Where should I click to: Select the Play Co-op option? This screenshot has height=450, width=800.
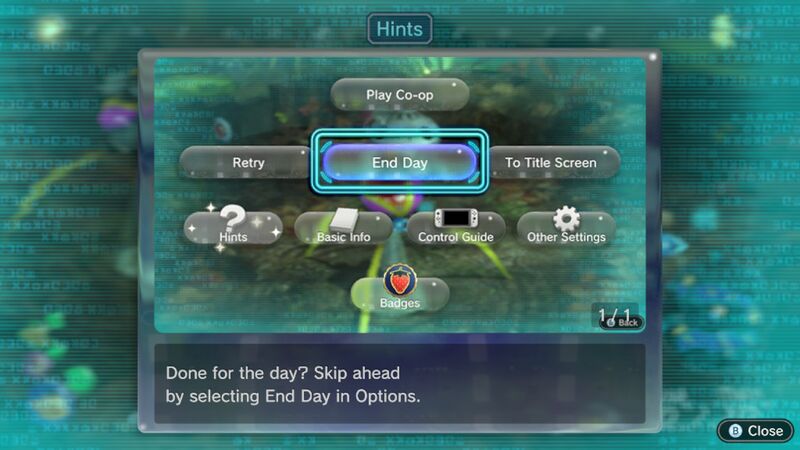(x=400, y=95)
